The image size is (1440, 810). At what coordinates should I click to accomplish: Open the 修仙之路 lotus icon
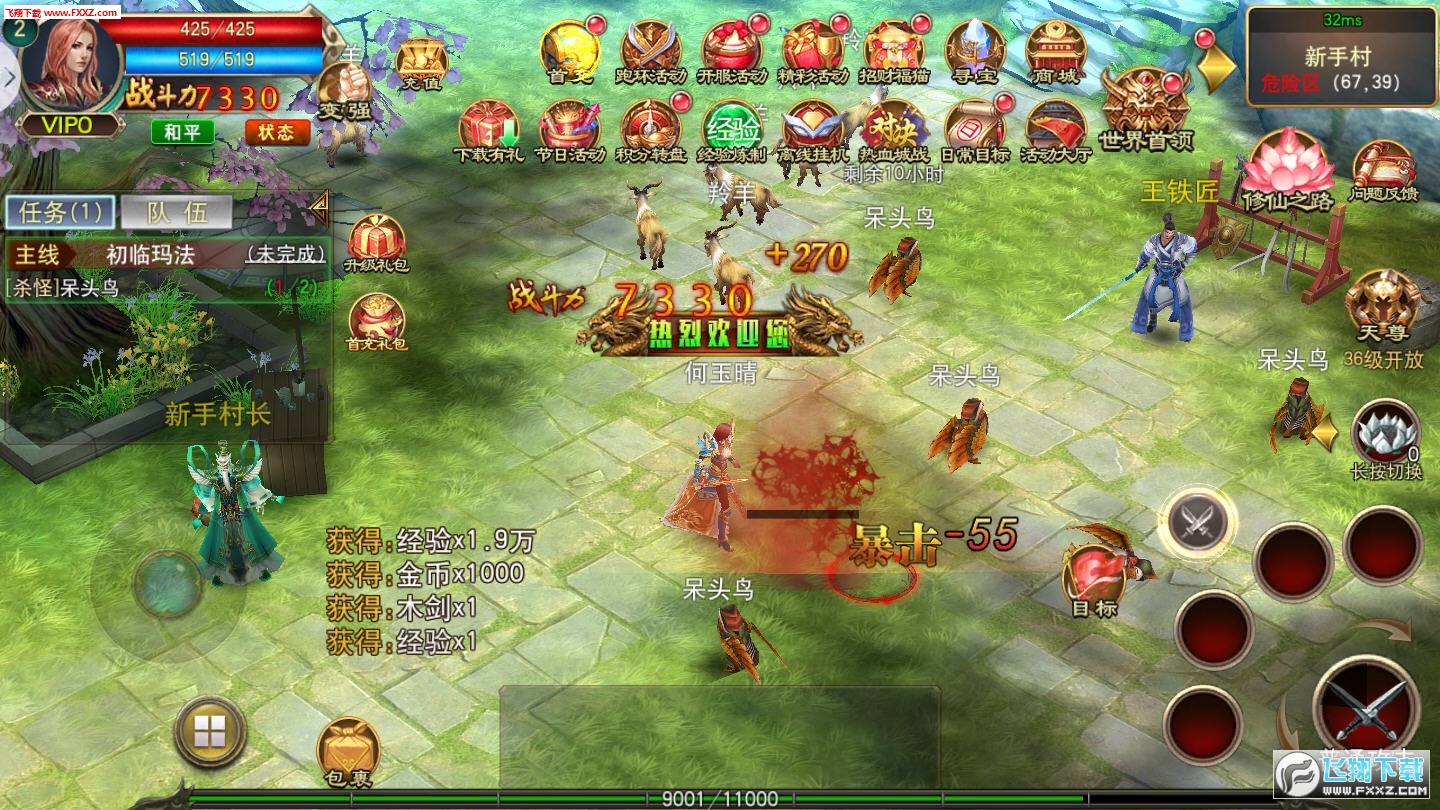click(1286, 165)
